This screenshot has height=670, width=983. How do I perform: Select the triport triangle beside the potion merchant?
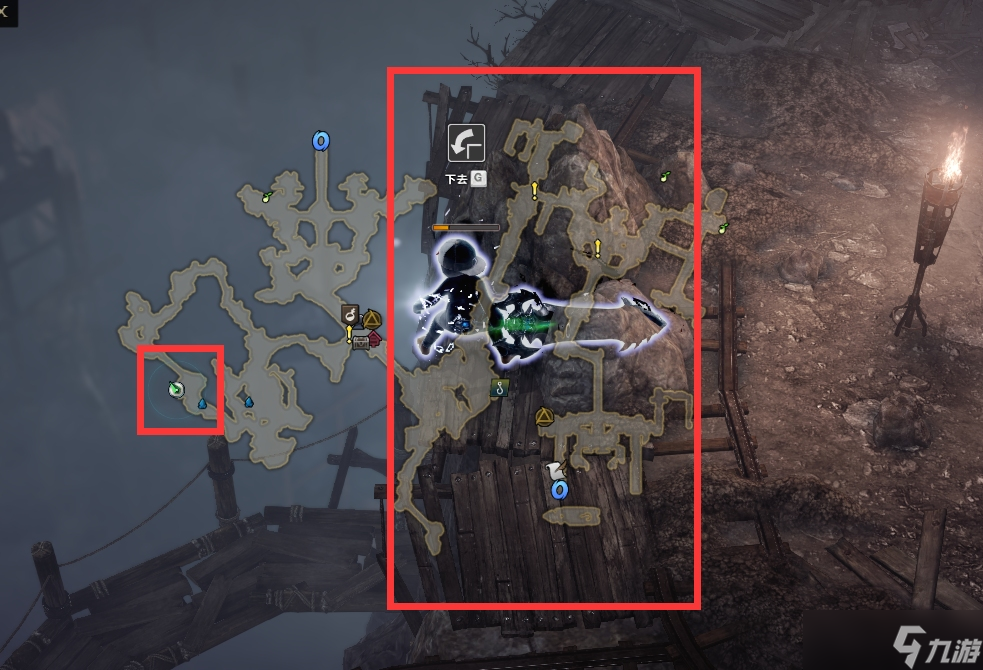(x=372, y=319)
